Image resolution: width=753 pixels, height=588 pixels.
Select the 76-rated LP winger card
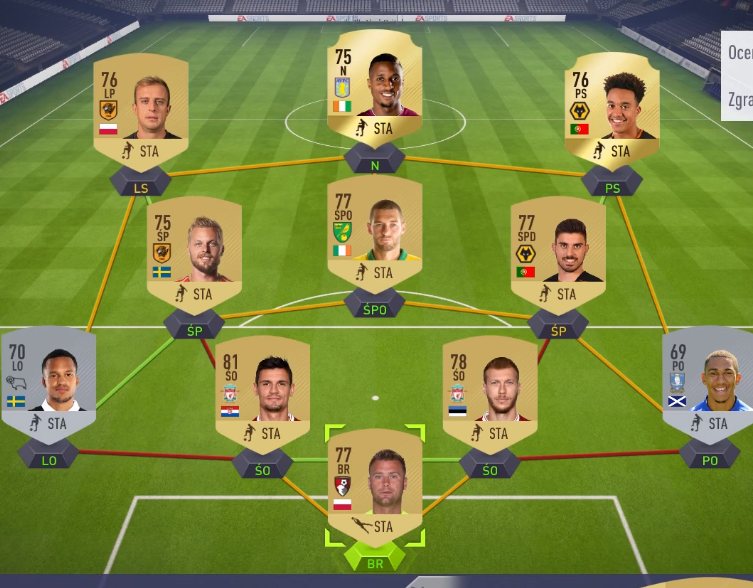tap(141, 108)
